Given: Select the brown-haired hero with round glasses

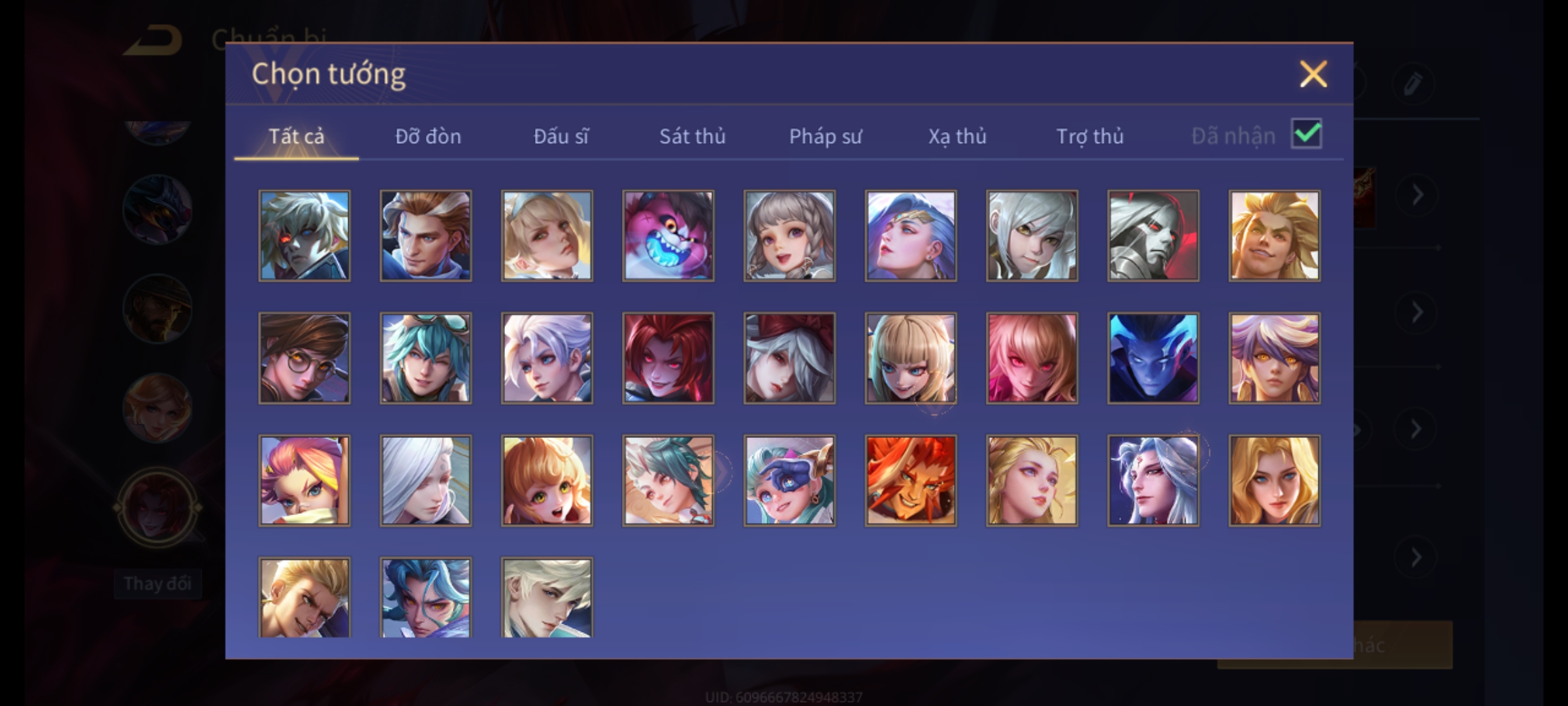Looking at the screenshot, I should point(304,358).
